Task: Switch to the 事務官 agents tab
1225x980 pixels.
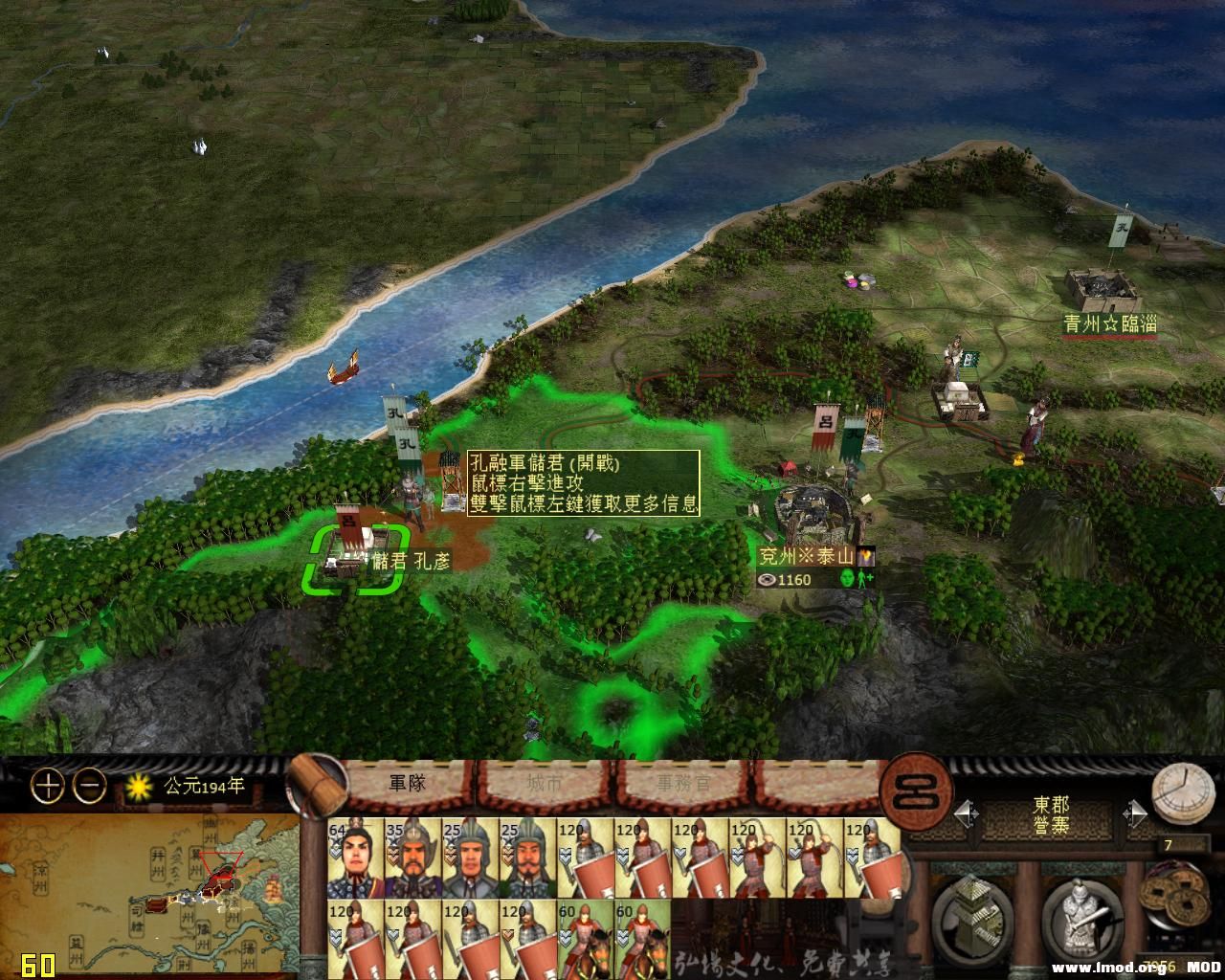Action: click(x=683, y=783)
